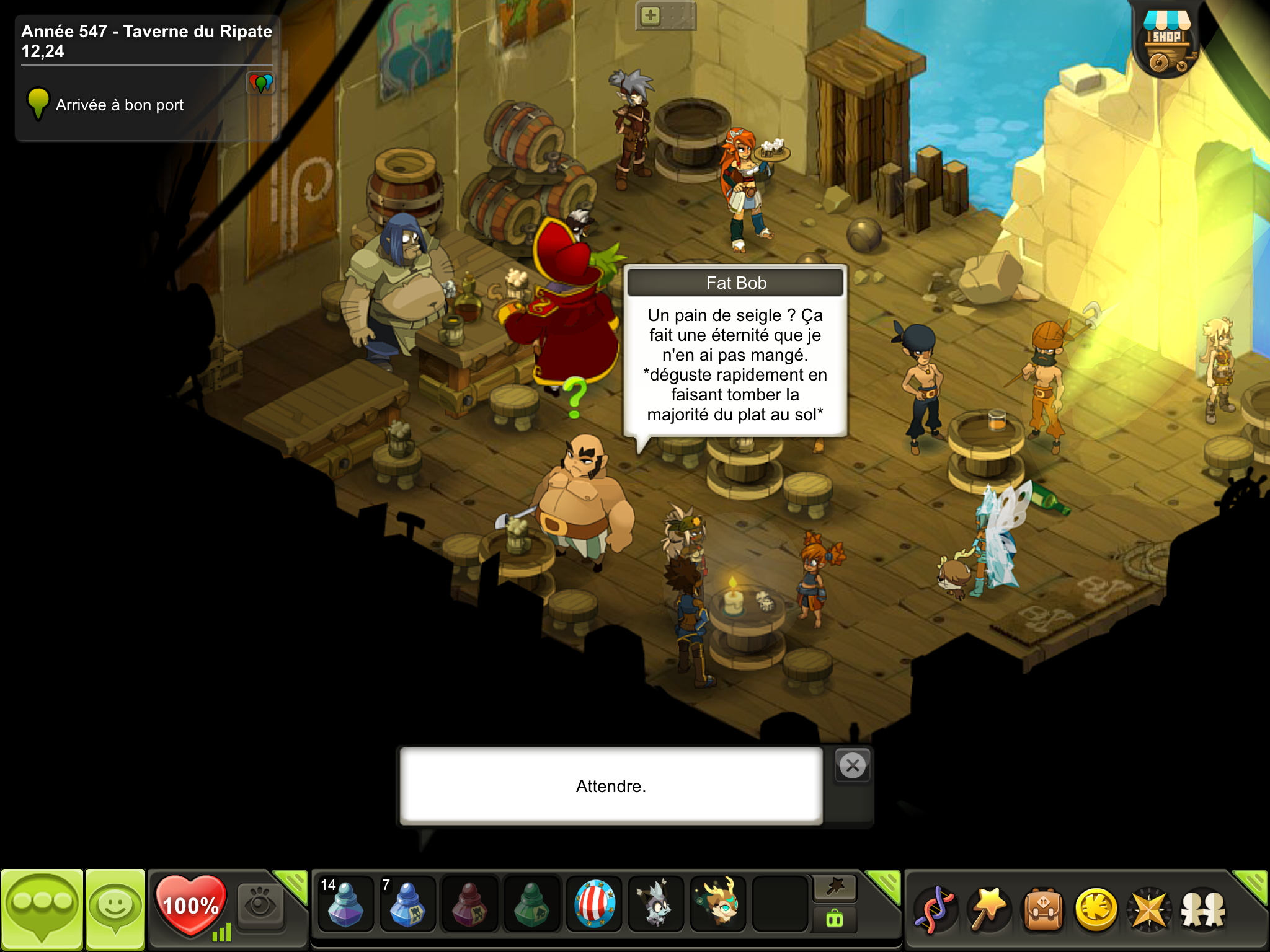Switch shortcut bar to spells wand tab
The height and width of the screenshot is (952, 1270).
(835, 888)
